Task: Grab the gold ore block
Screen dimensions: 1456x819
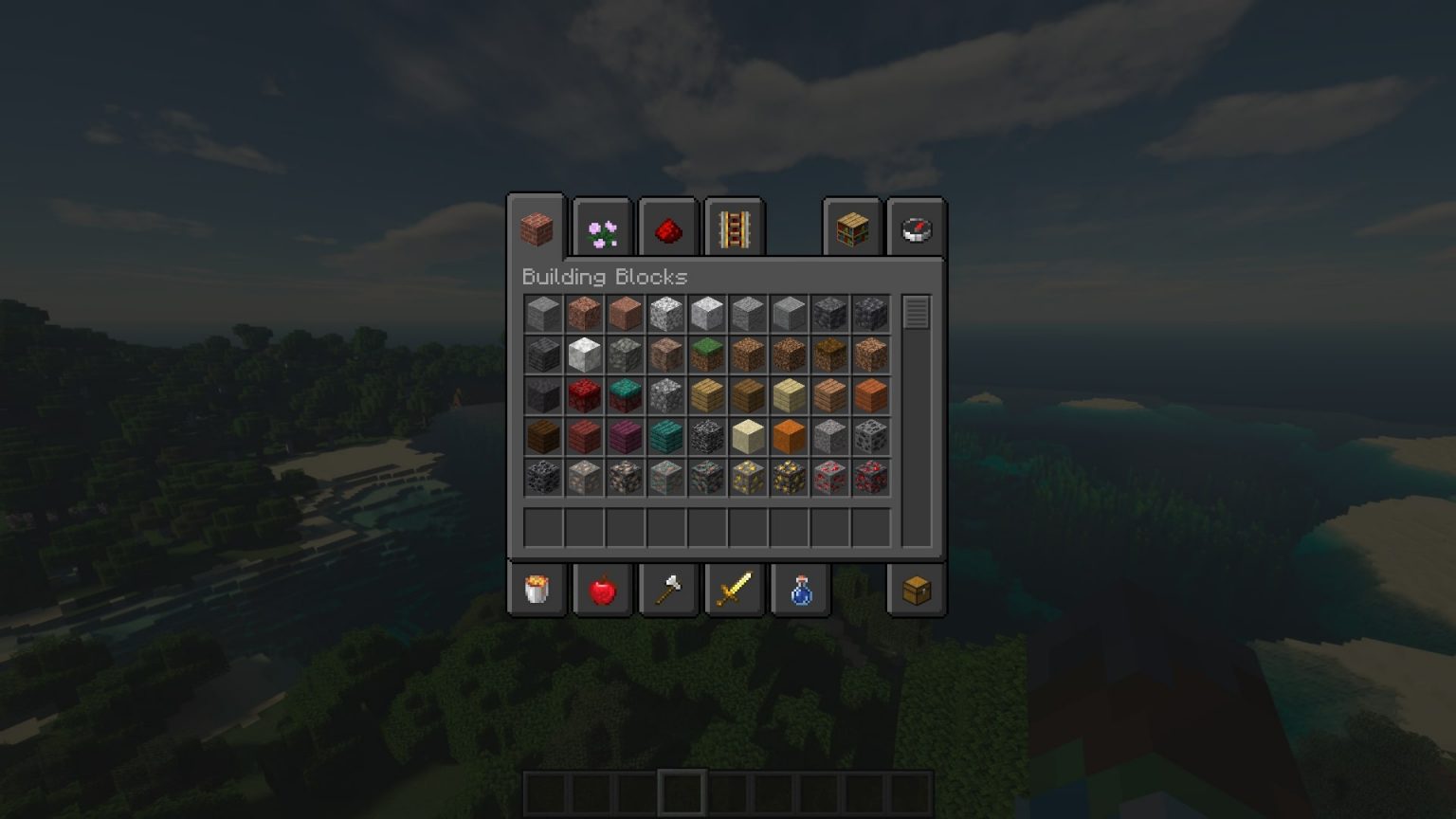Action: click(x=748, y=477)
